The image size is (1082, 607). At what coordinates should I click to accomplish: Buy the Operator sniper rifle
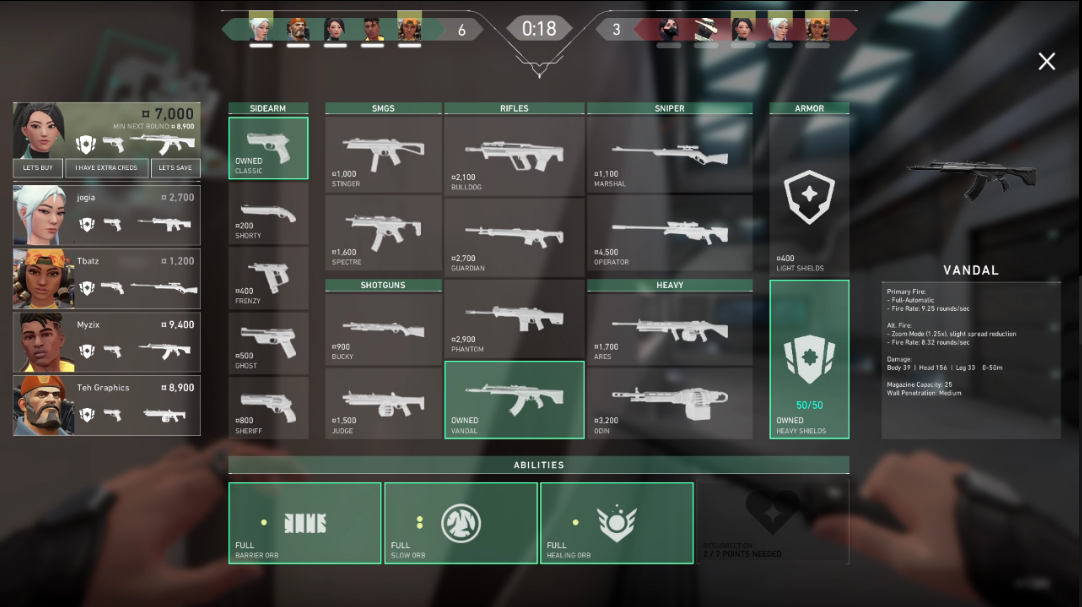click(x=669, y=234)
